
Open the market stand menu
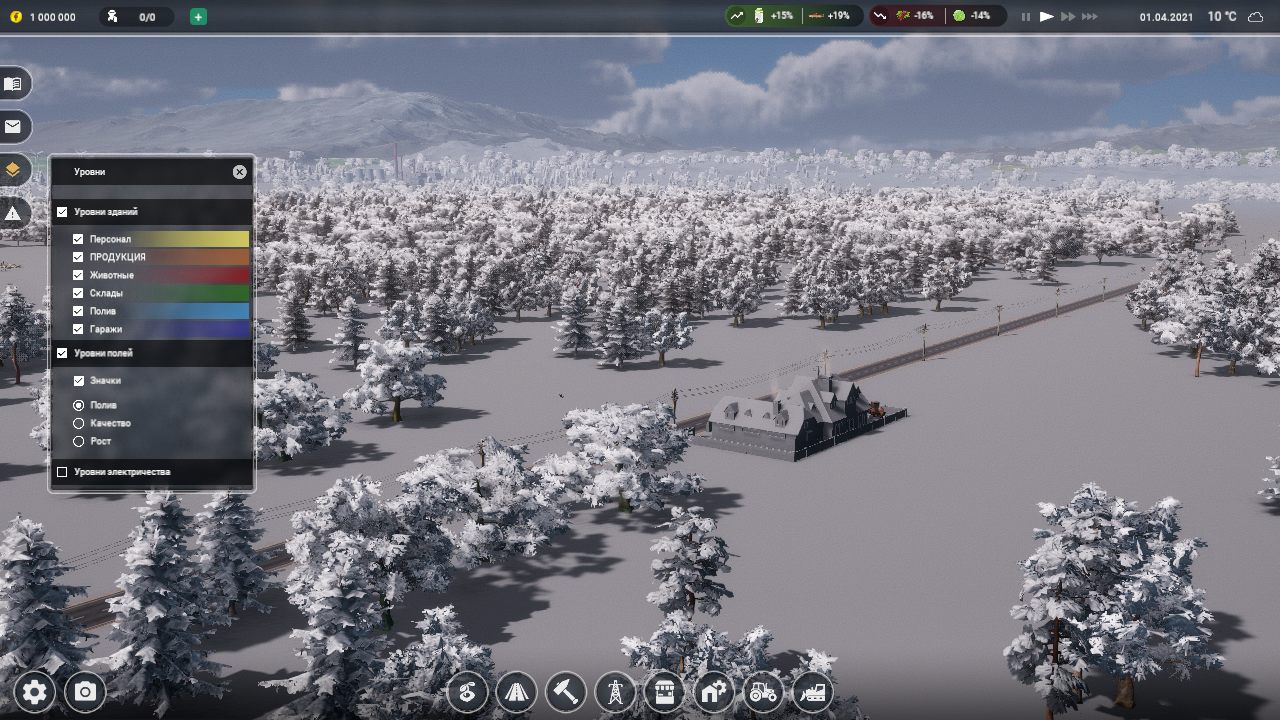[663, 691]
